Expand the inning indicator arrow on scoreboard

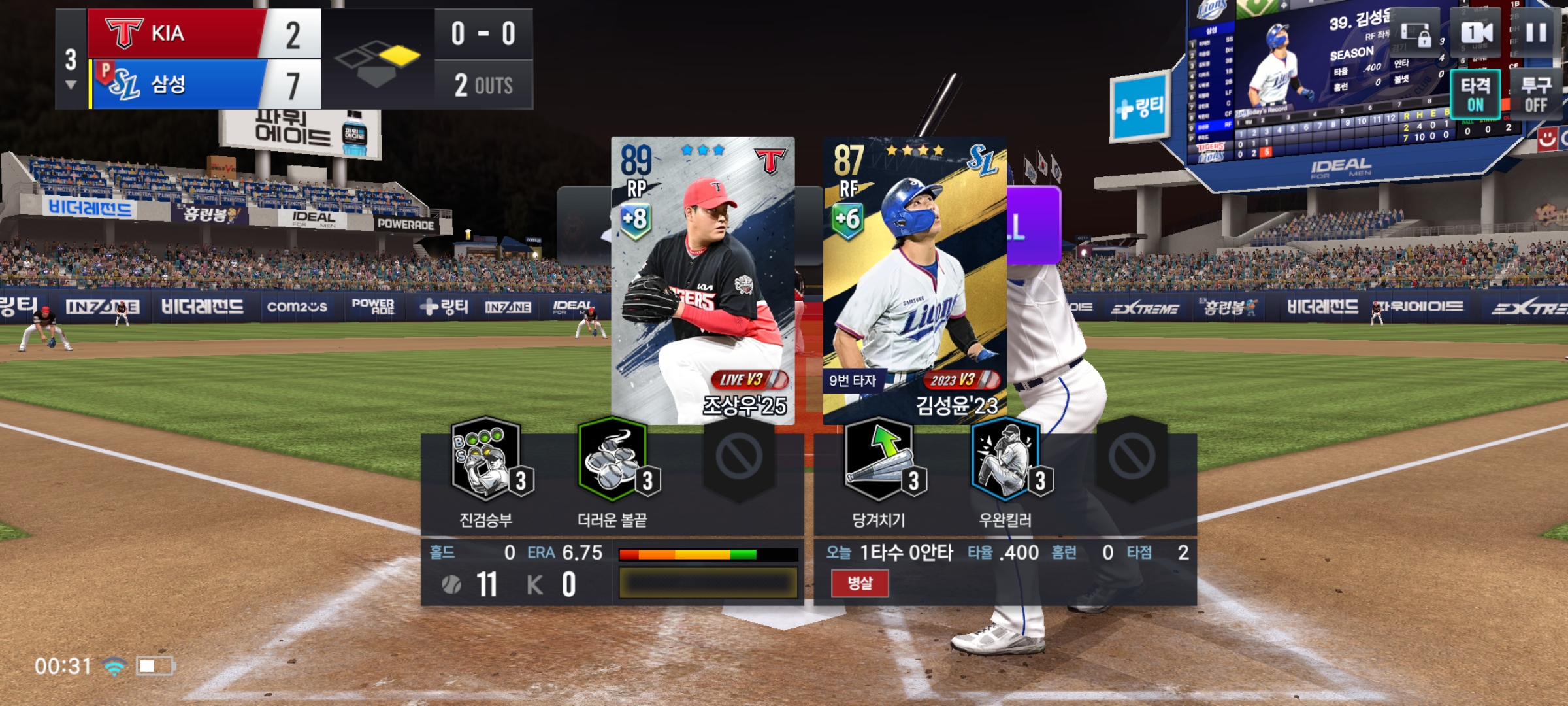(x=71, y=85)
